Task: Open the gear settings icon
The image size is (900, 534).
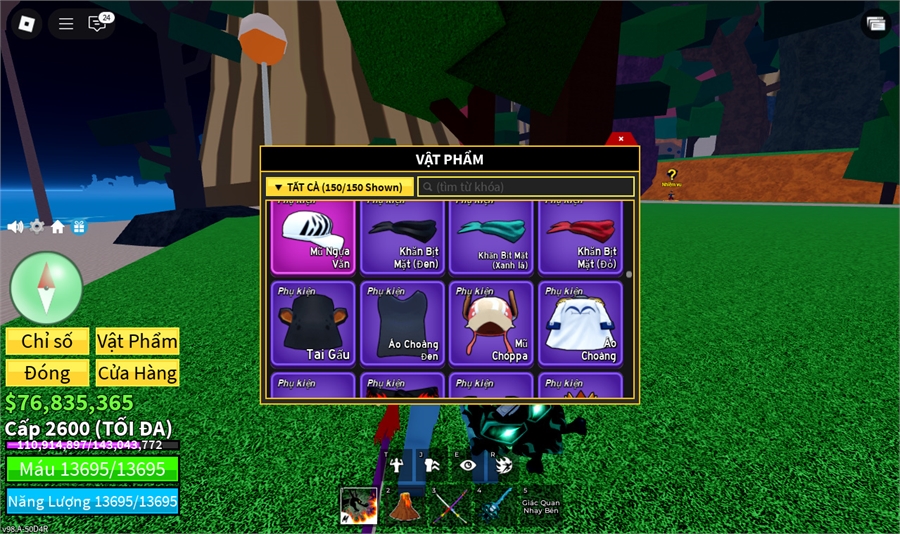Action: pos(37,227)
